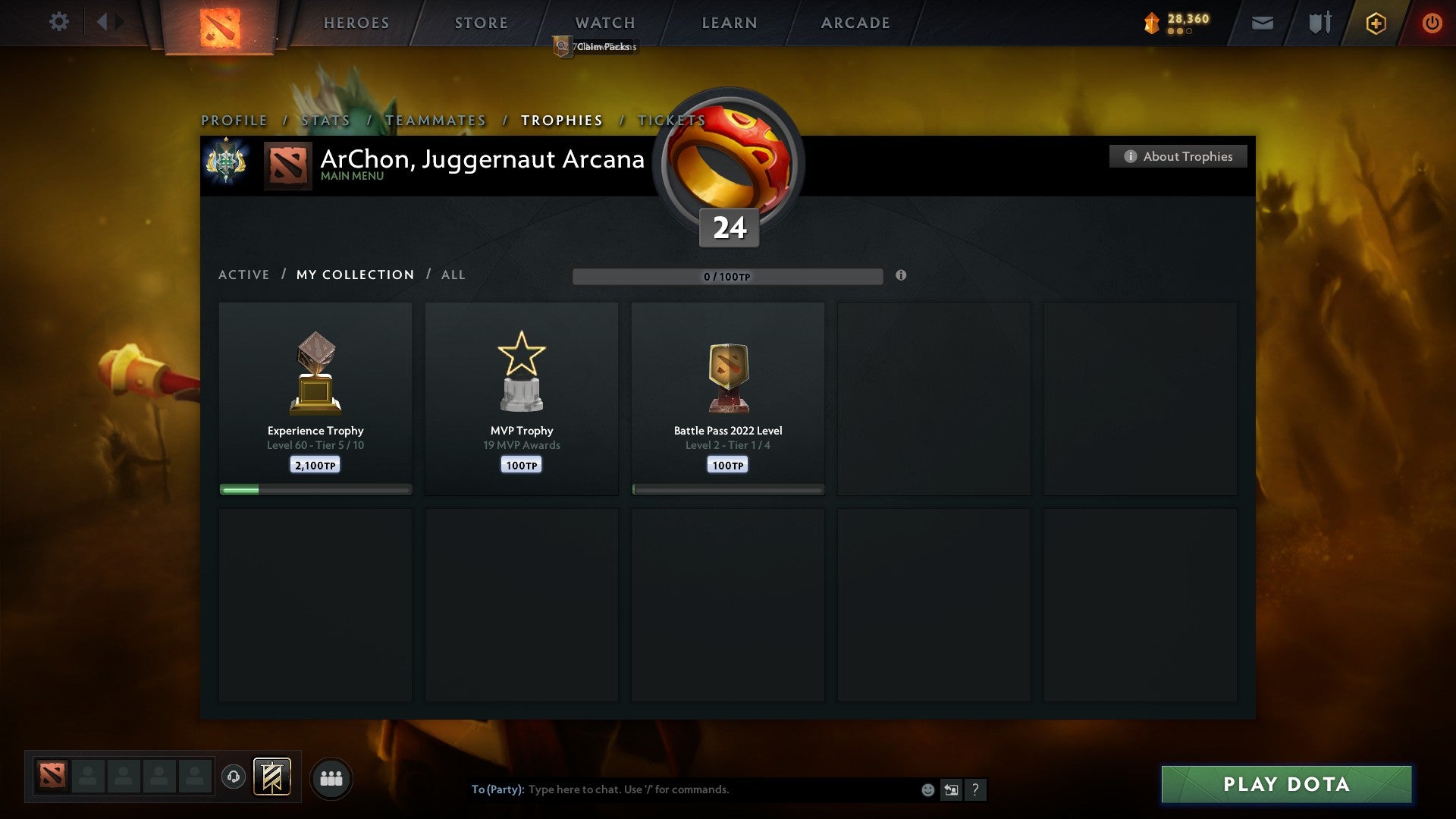This screenshot has width=1456, height=819.
Task: Click the power disconnect icon
Action: (x=1432, y=23)
